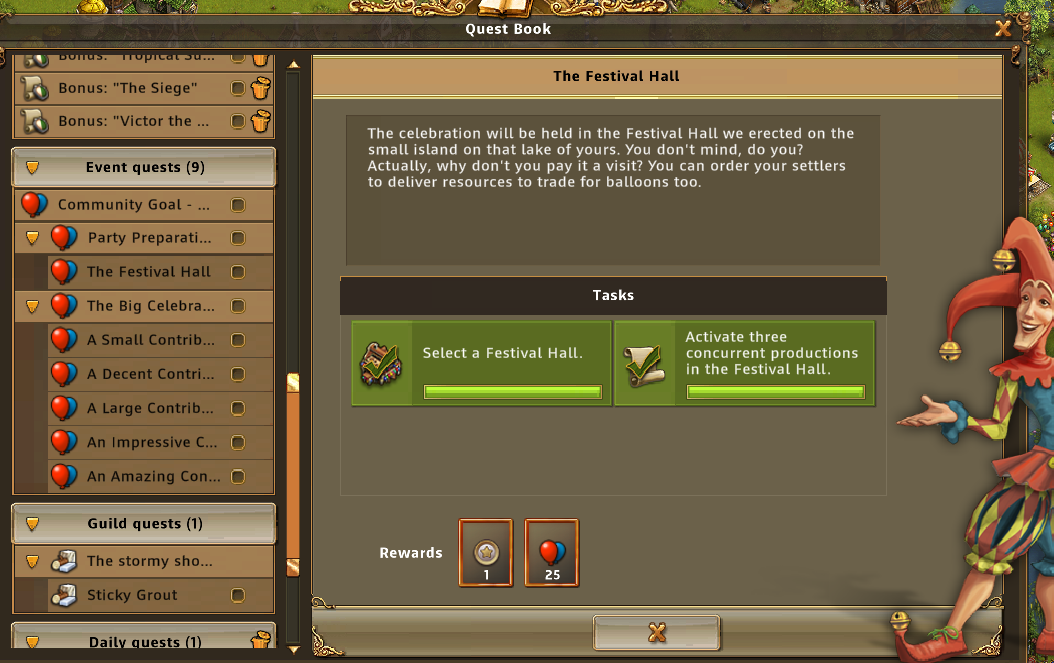The height and width of the screenshot is (663, 1054).
Task: Open the A Large Contrib... quest
Action: click(x=150, y=408)
